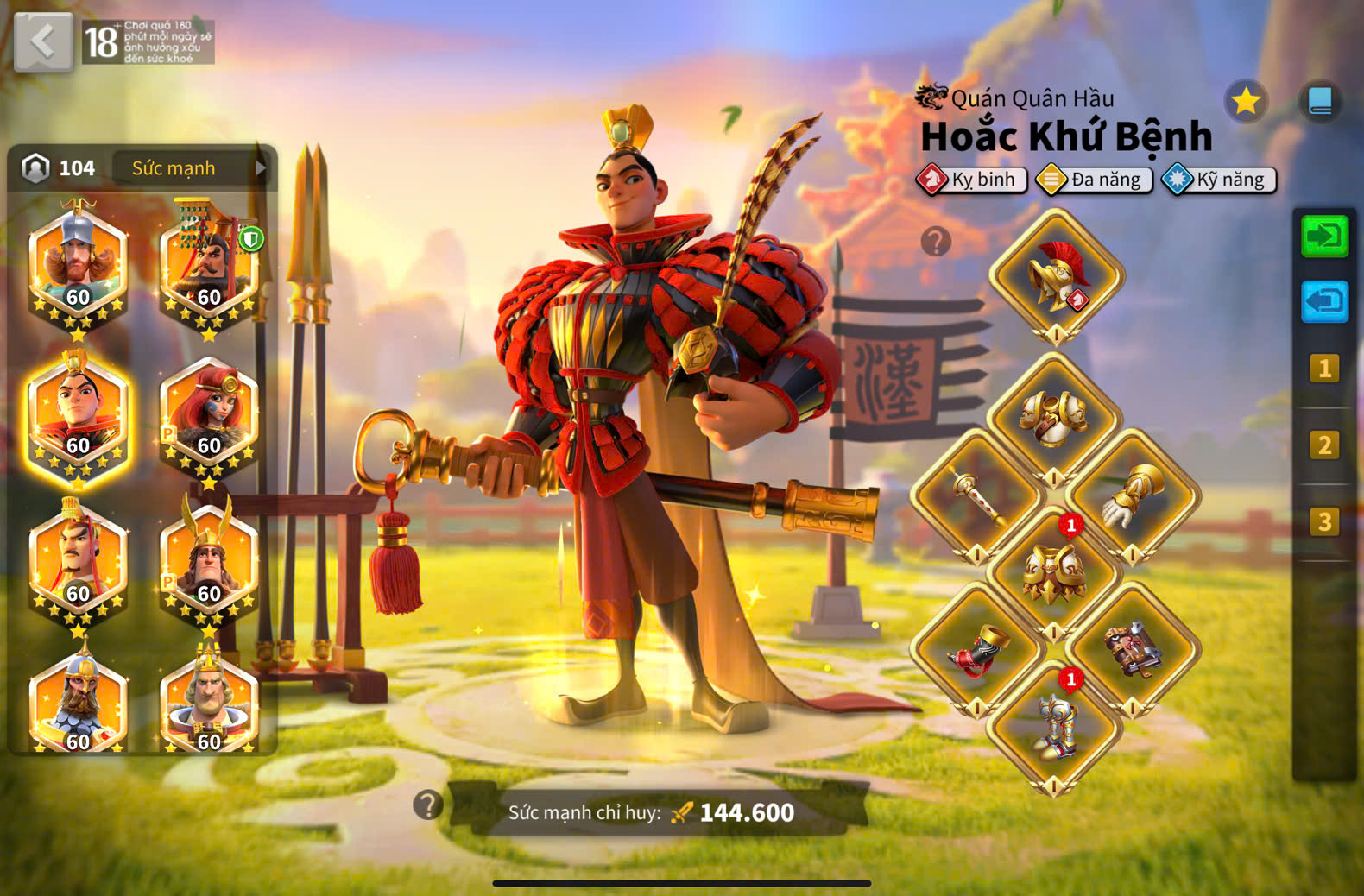Choose the winged-helmet commander portrait
The image size is (1364, 896).
point(209,563)
